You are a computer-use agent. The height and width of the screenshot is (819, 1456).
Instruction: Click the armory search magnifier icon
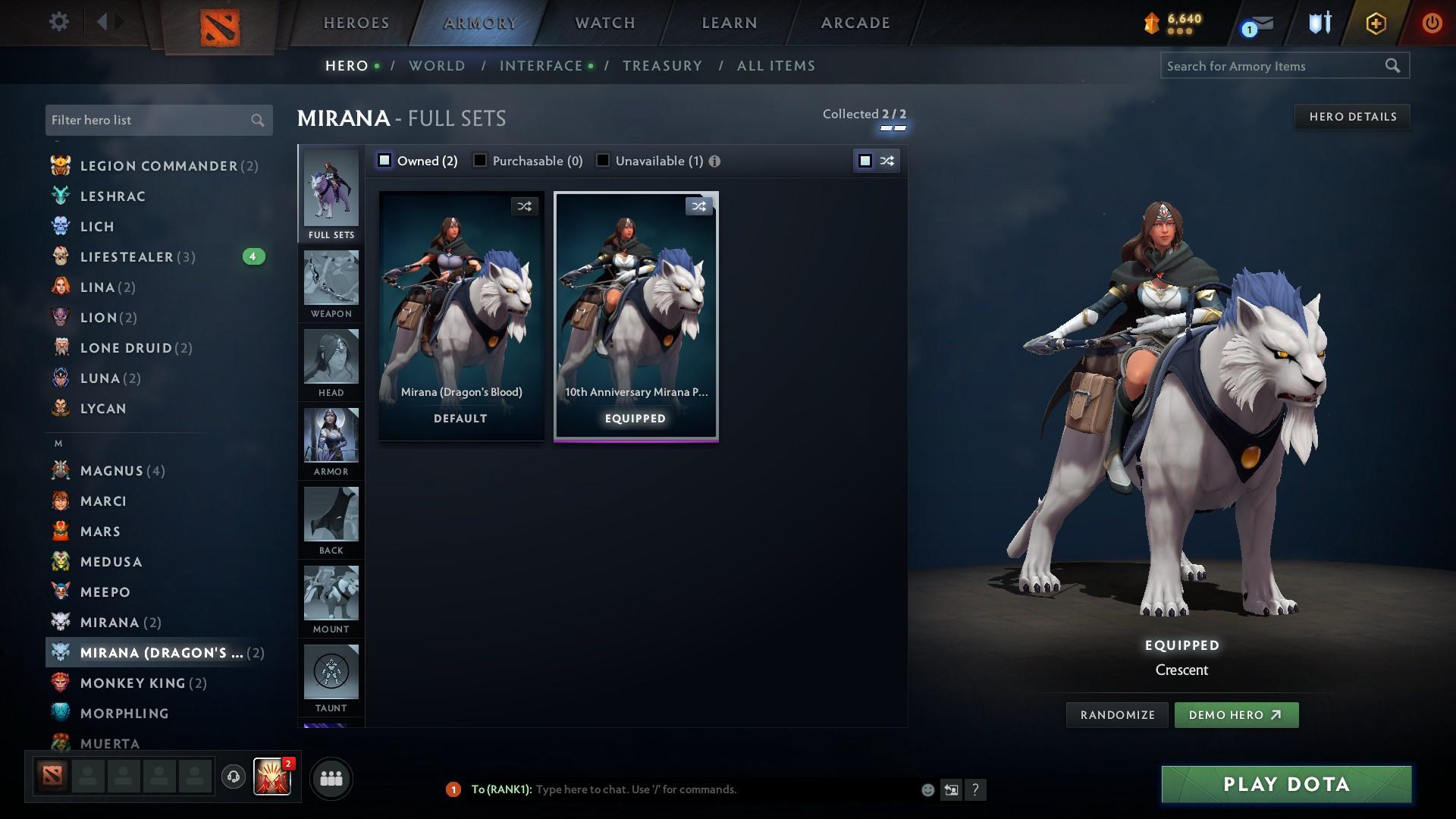[1394, 66]
